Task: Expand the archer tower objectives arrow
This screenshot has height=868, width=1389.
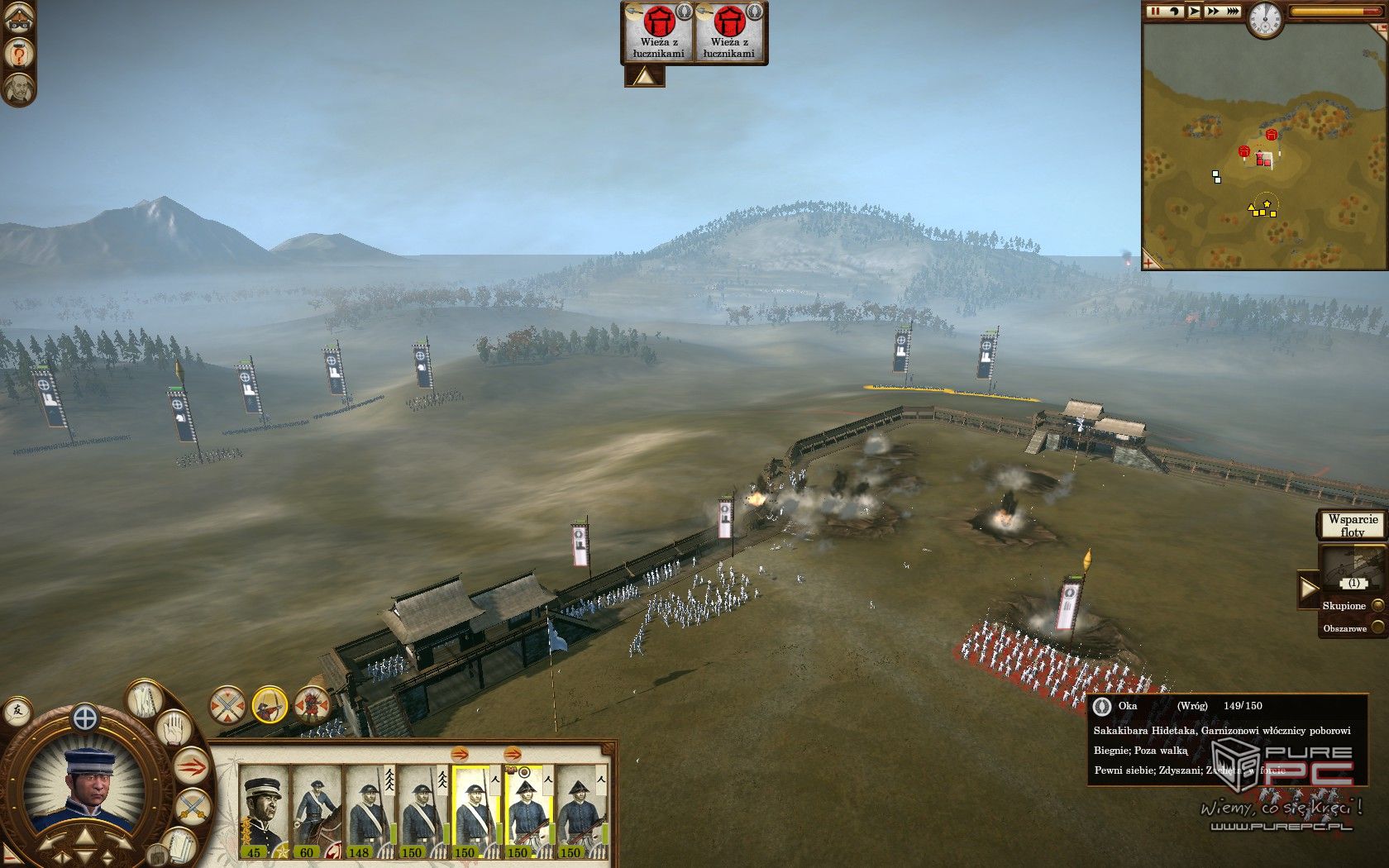Action: click(644, 77)
